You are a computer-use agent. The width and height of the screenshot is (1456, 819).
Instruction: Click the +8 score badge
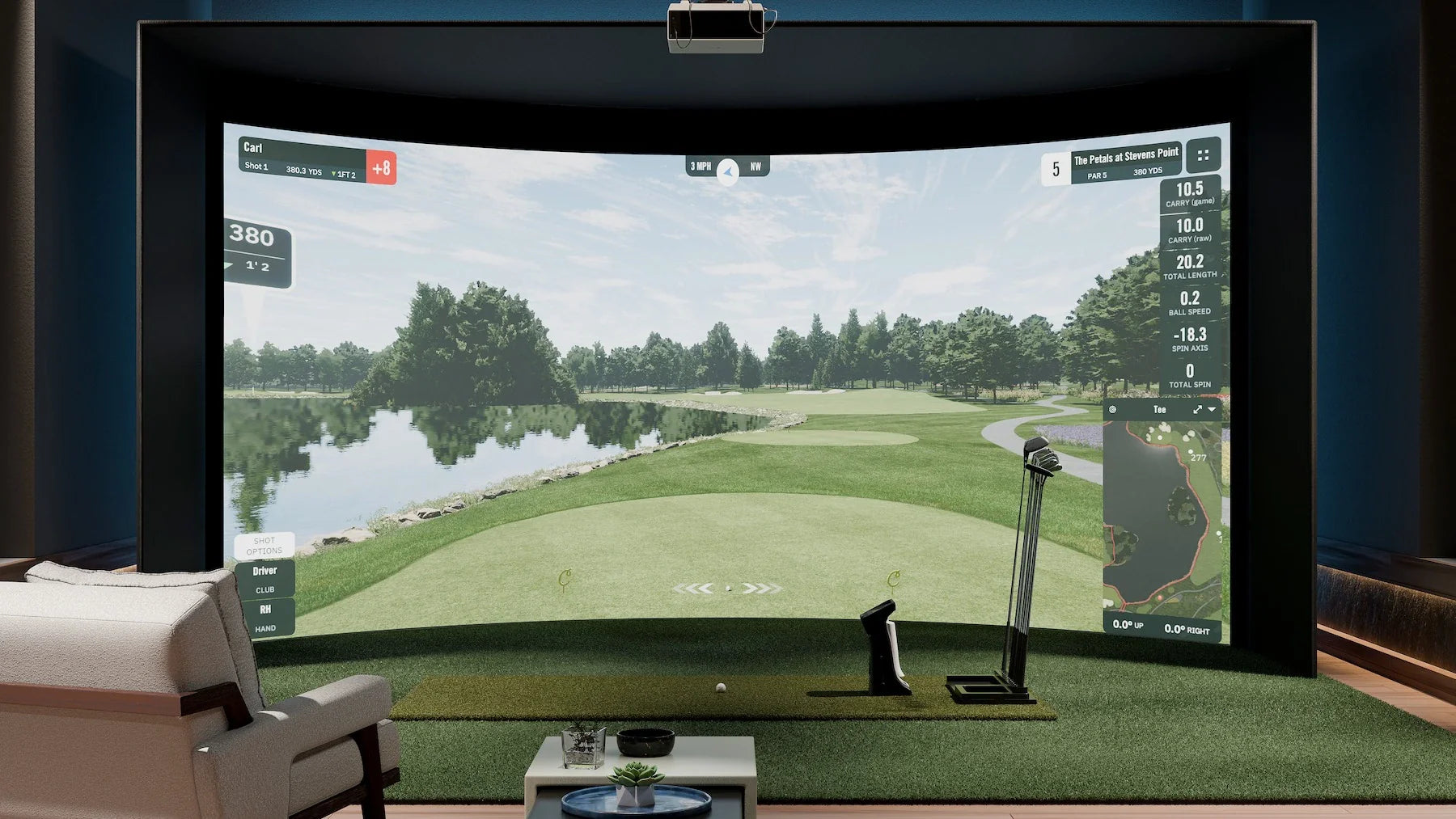382,168
